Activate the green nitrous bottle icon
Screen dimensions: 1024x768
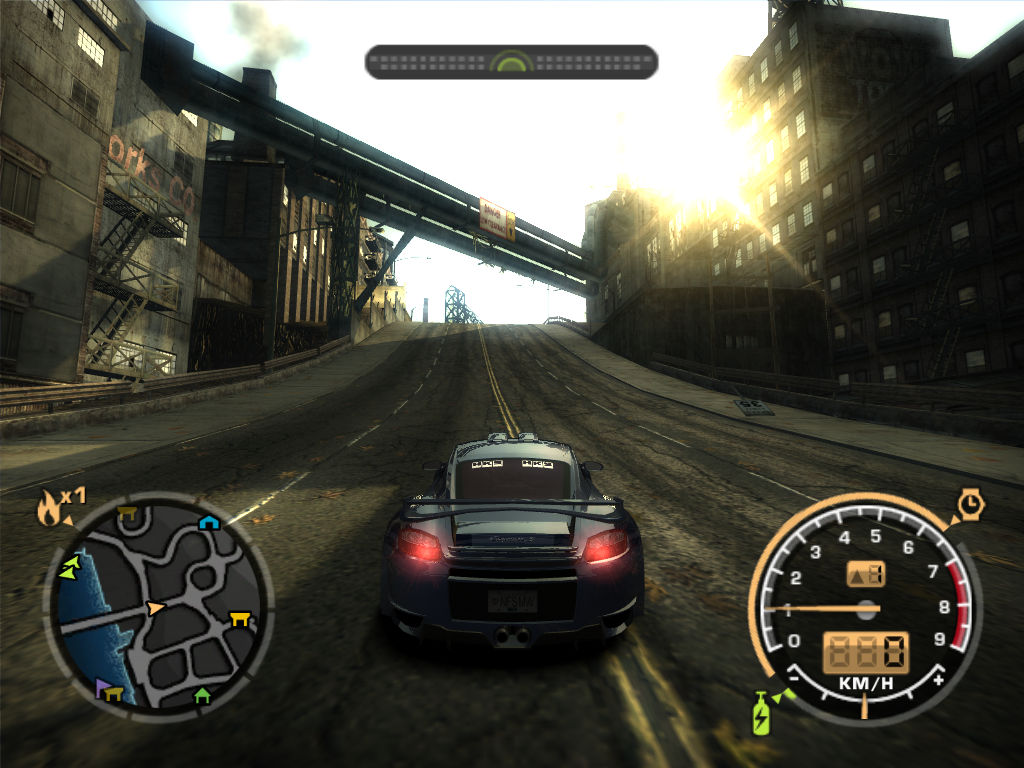coord(761,714)
